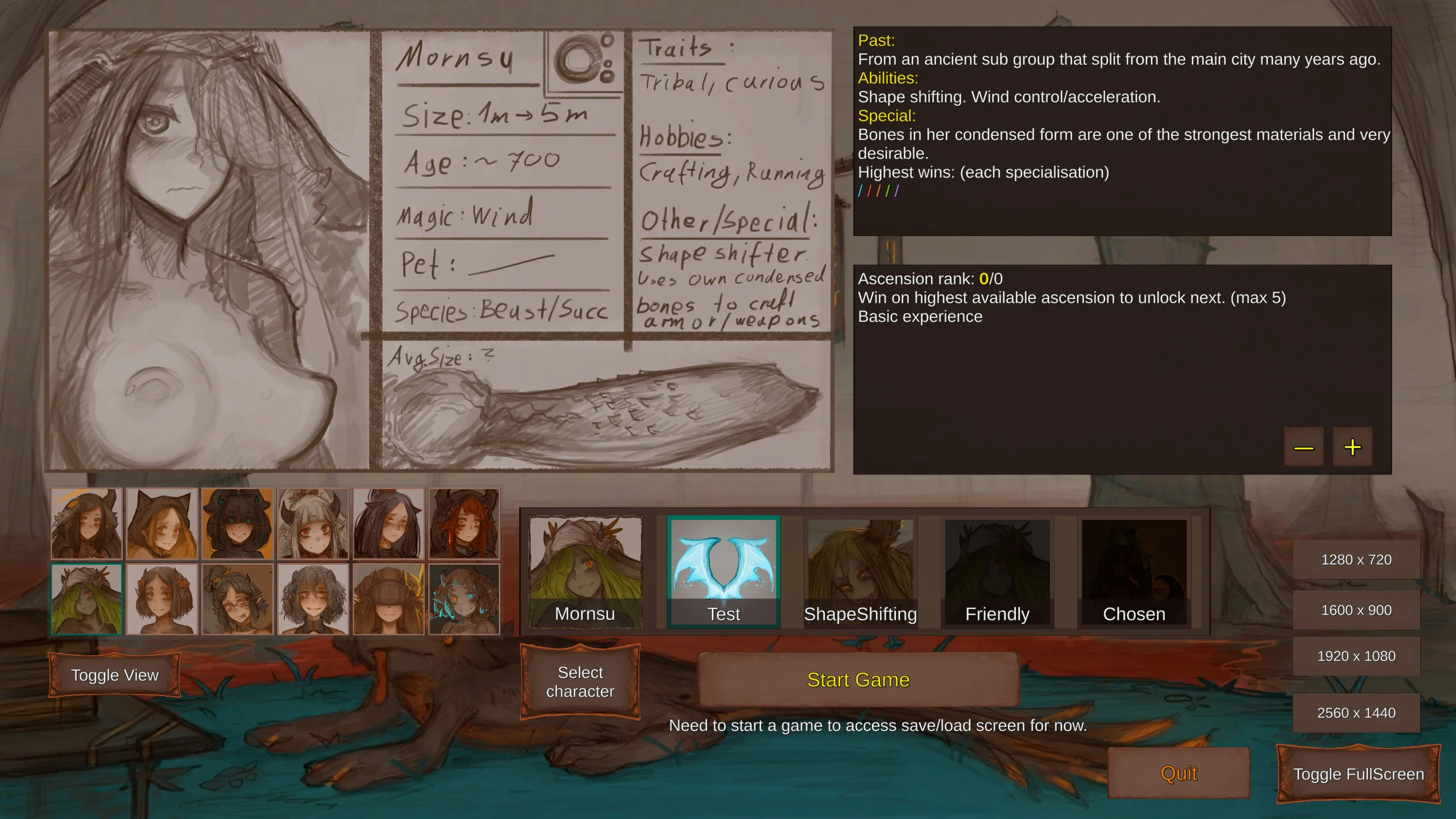Choose the character portrait wearing glasses
The height and width of the screenshot is (819, 1456).
[238, 599]
